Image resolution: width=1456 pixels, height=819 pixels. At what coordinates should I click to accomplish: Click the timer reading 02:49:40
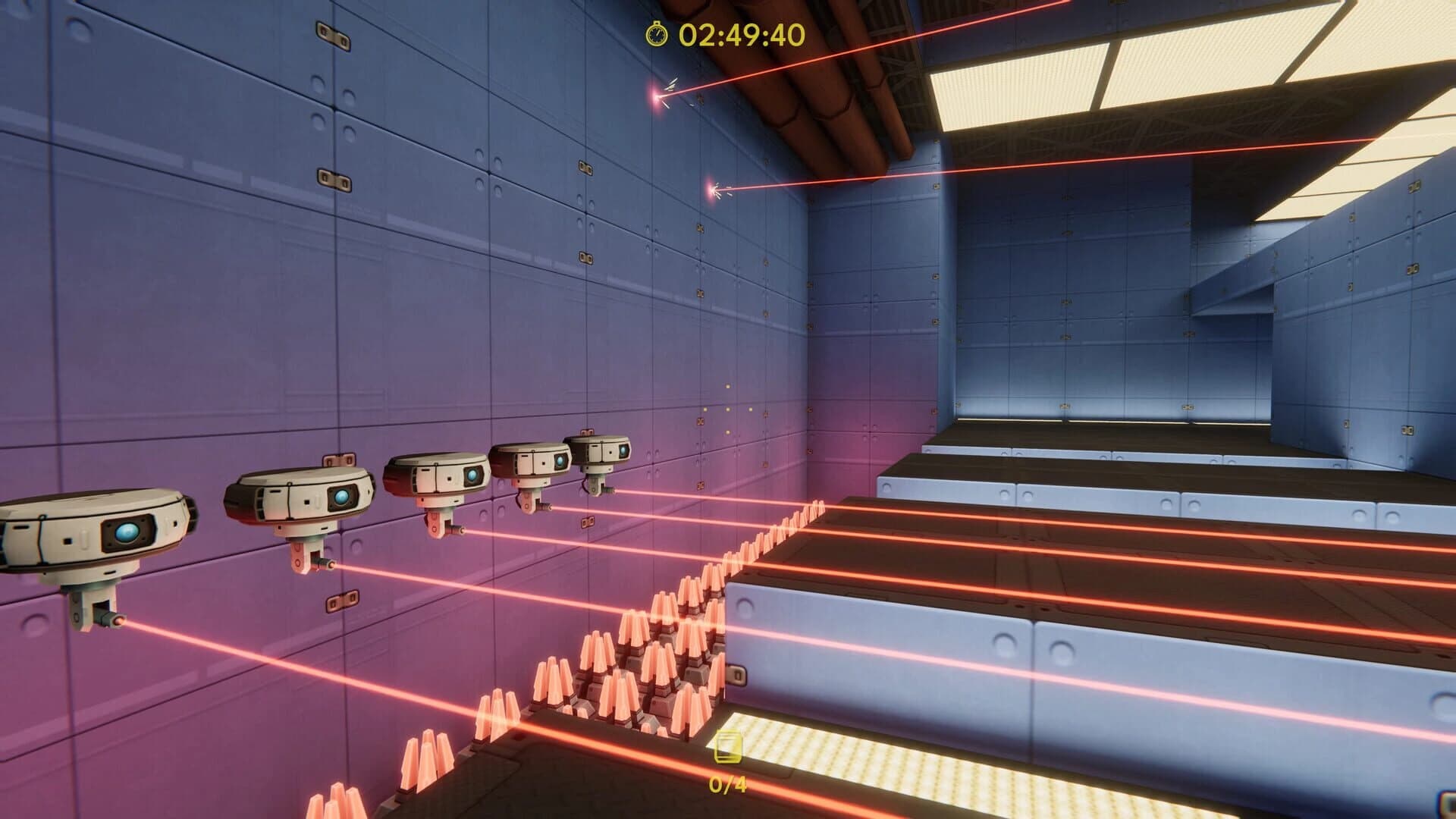point(739,34)
